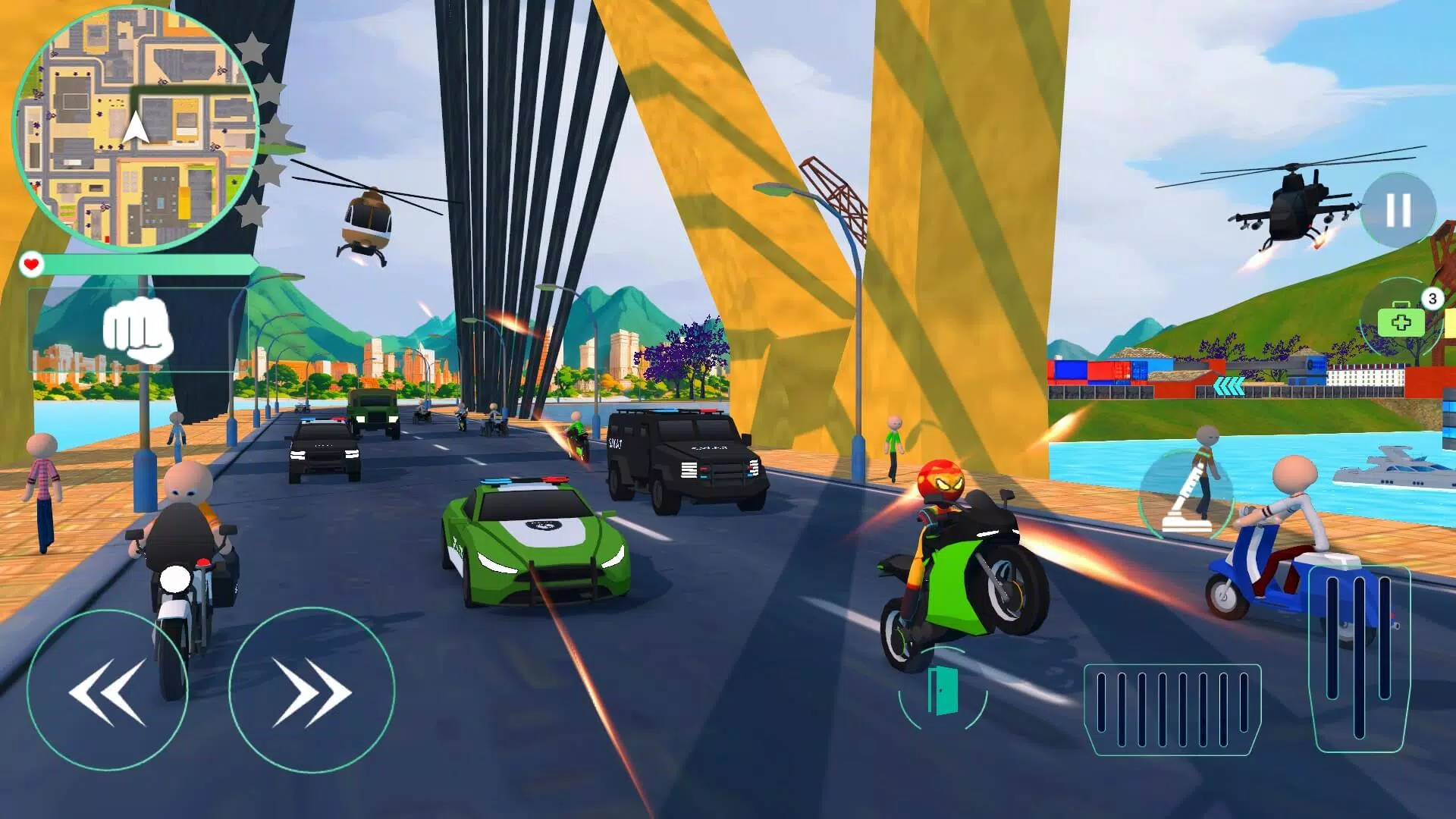1456x819 pixels.
Task: Tap the medkit counter badge showing 3
Action: coord(1432,299)
